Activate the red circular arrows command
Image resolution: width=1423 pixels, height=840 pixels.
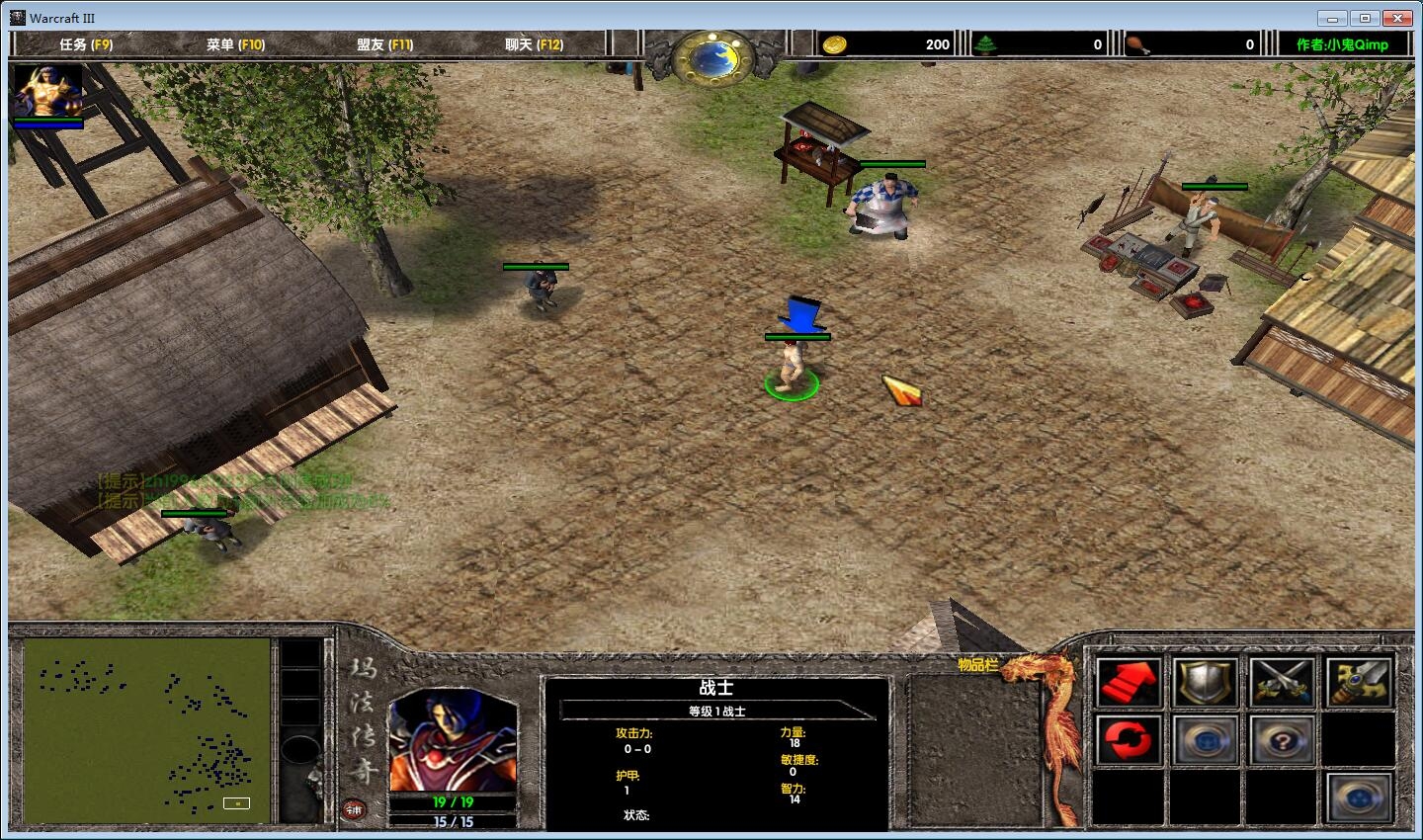[x=1130, y=739]
